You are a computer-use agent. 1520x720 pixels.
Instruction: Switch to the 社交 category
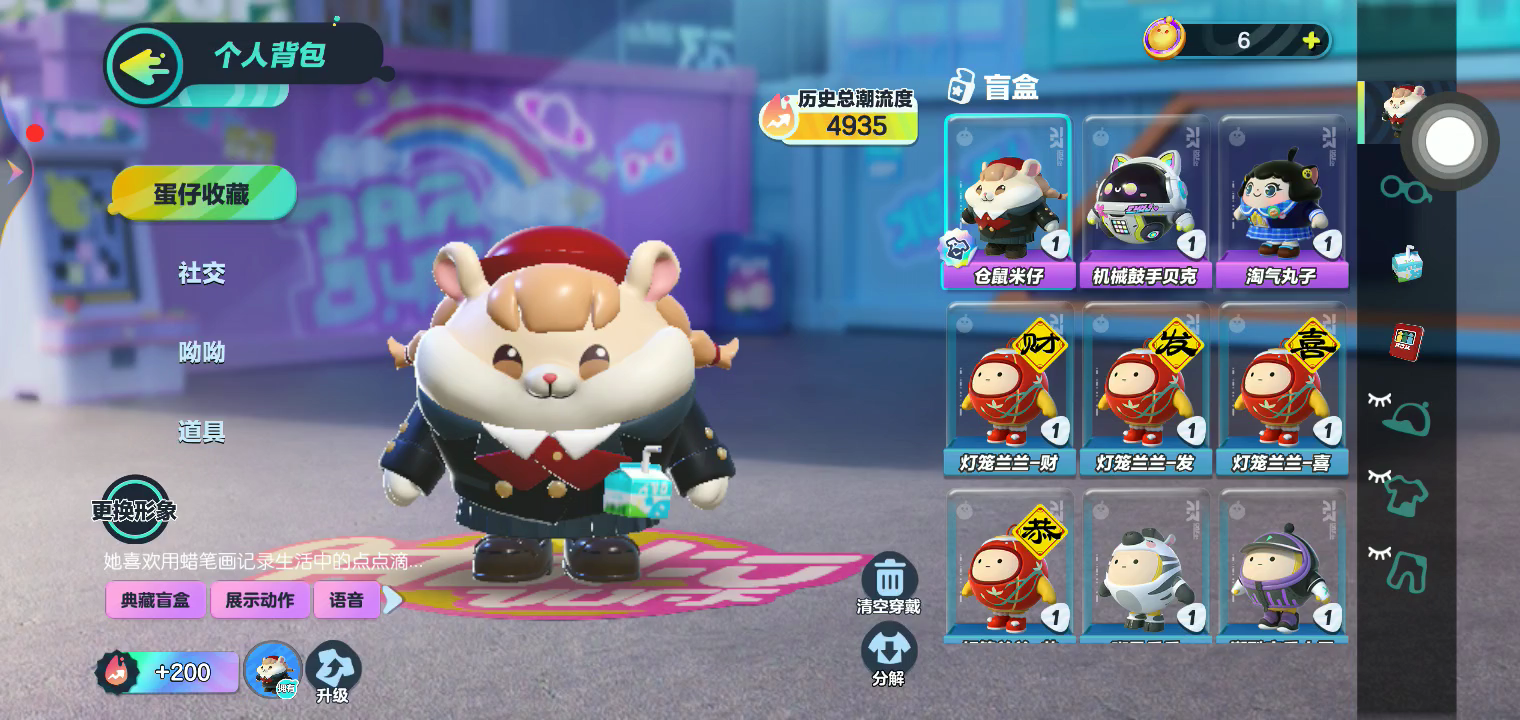(x=201, y=272)
